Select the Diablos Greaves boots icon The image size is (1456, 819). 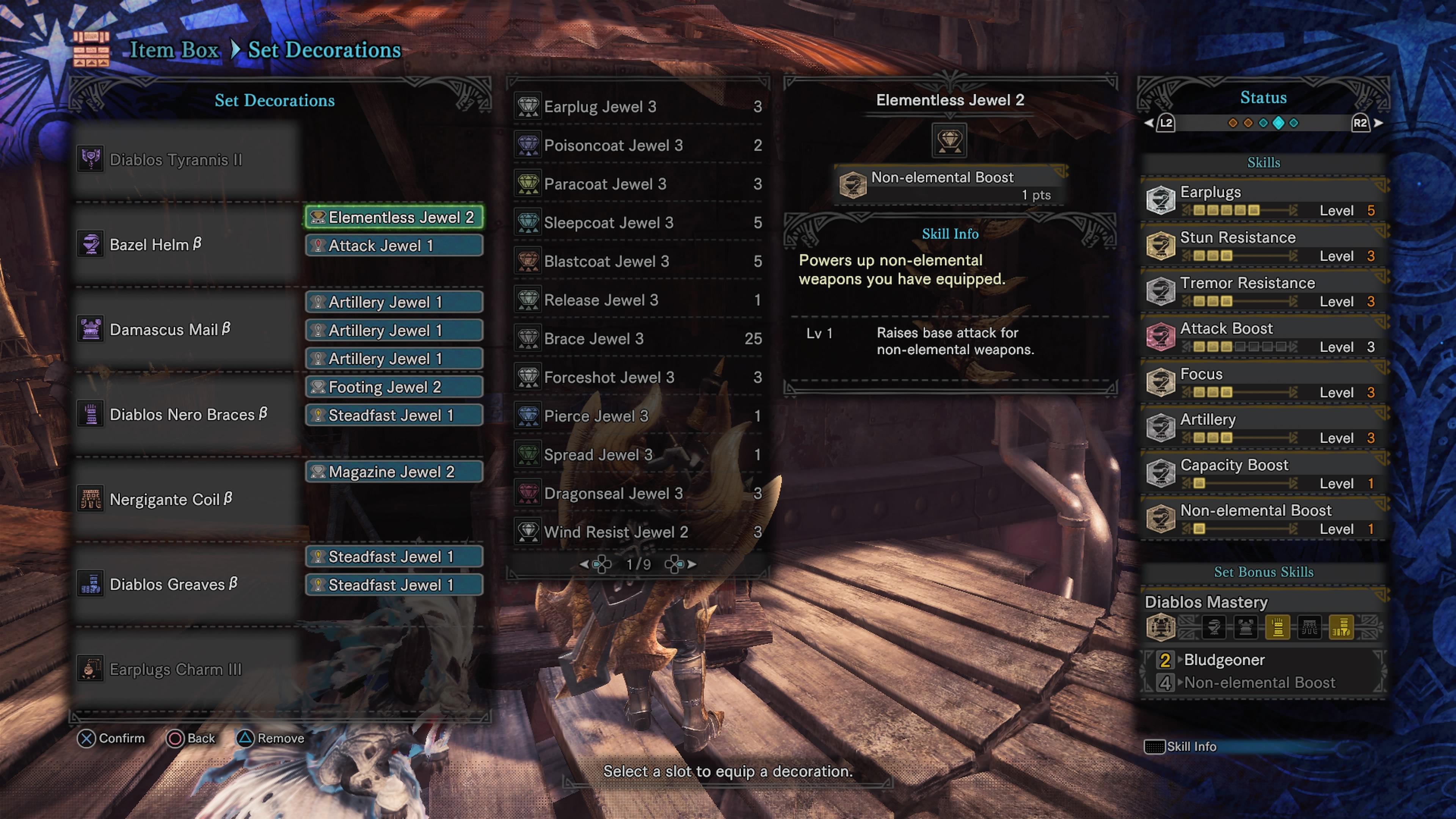pos(91,584)
